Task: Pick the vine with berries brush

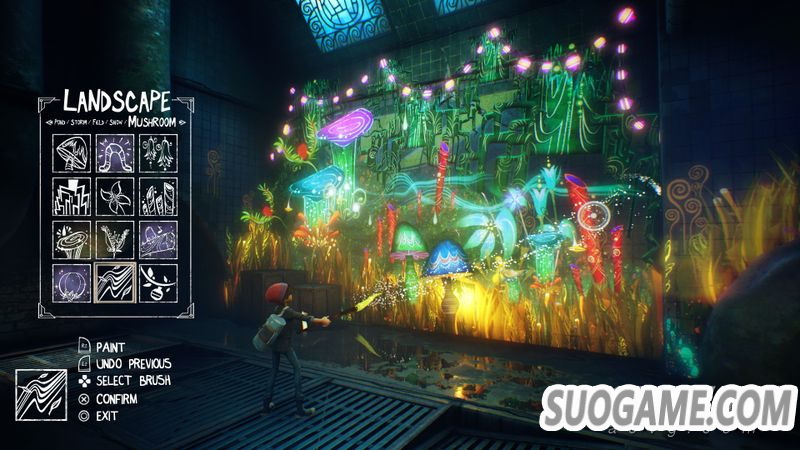Action: (158, 283)
